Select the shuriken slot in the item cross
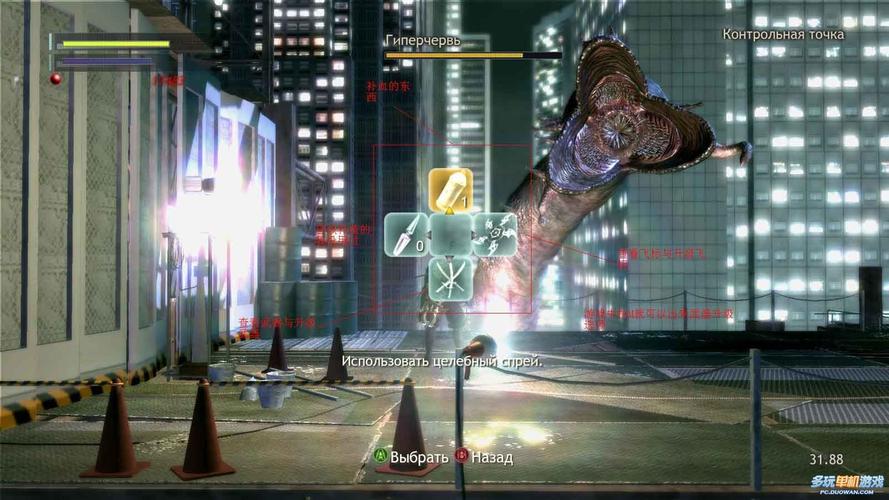The height and width of the screenshot is (500, 889). click(494, 235)
